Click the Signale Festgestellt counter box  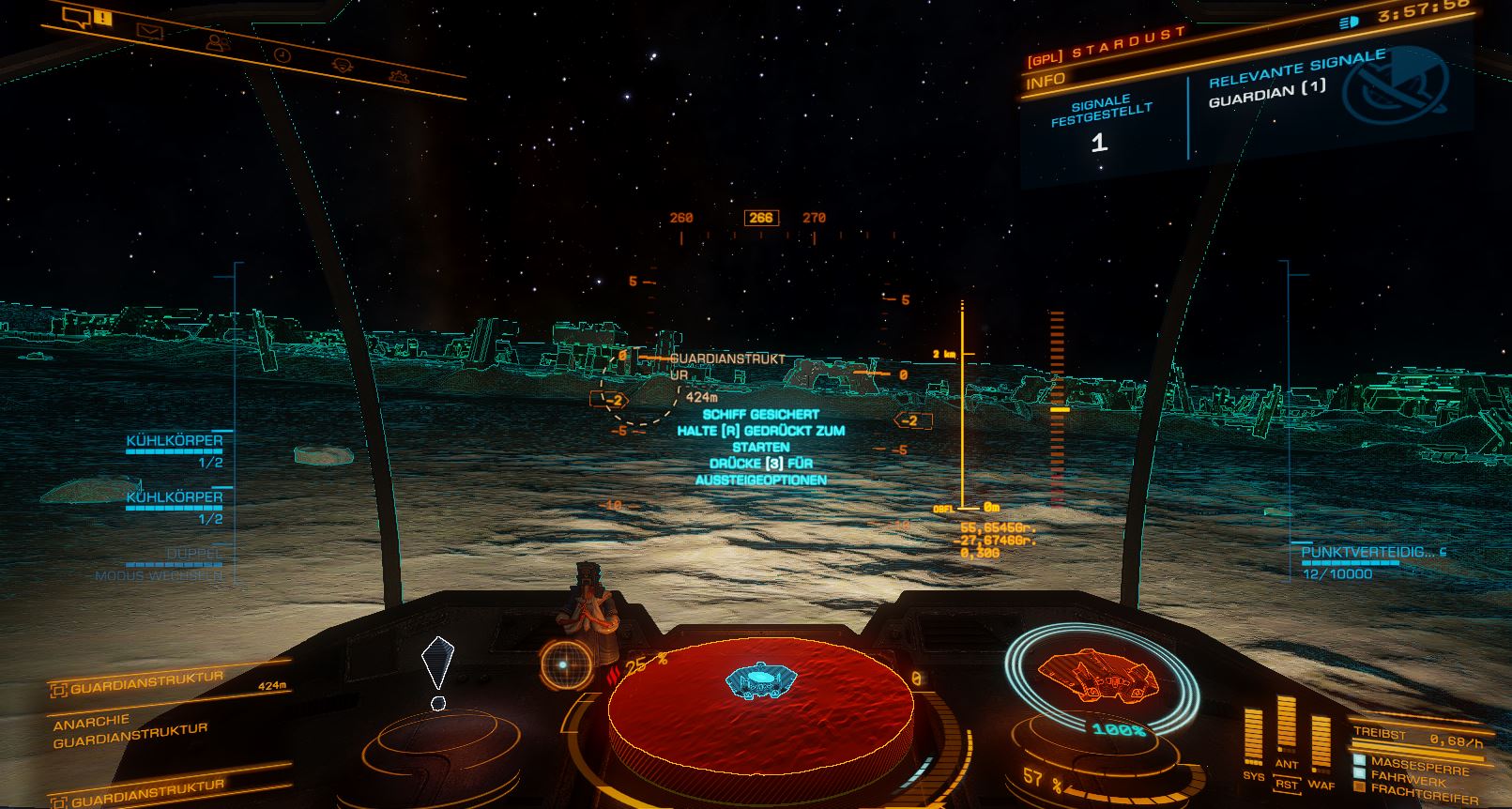[x=1099, y=127]
